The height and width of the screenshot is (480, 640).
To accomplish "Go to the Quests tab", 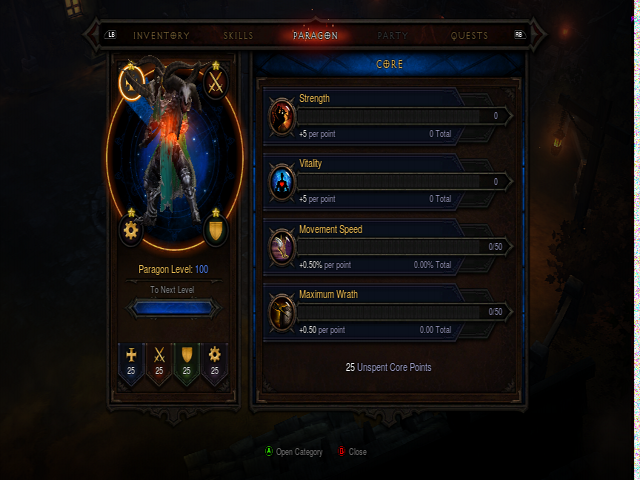I will 470,35.
